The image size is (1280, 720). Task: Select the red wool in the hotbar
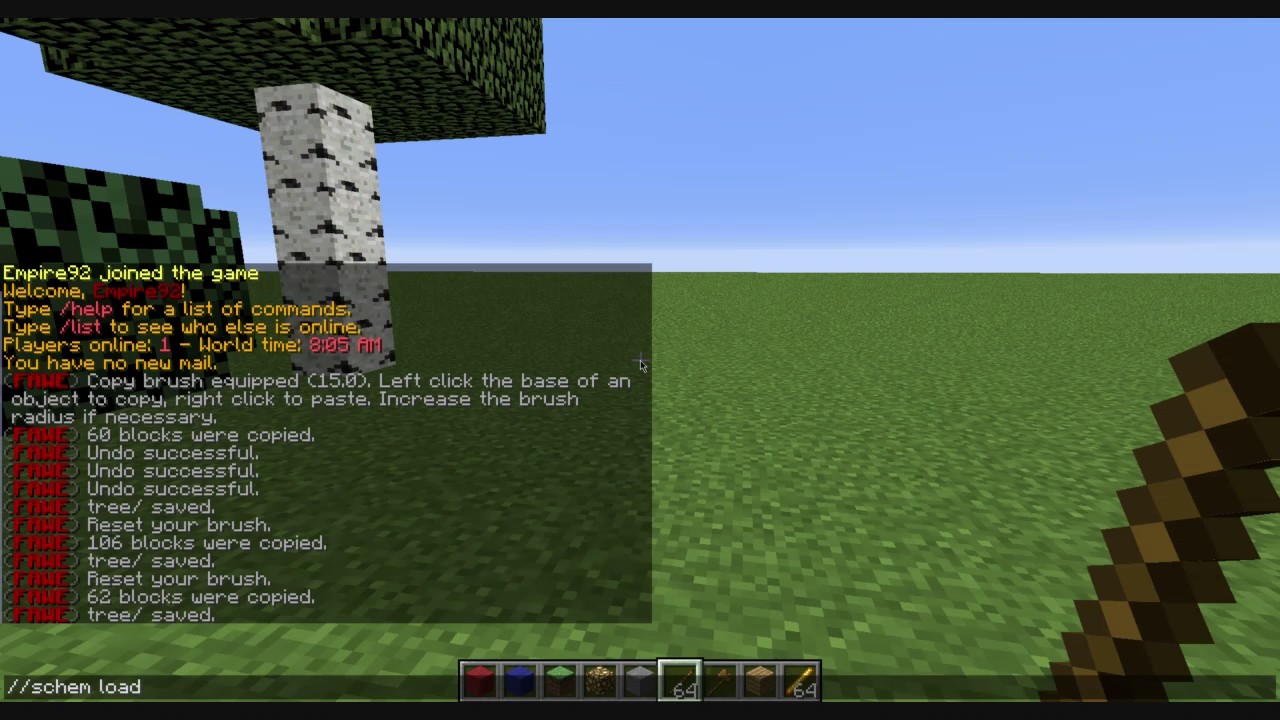coord(478,680)
